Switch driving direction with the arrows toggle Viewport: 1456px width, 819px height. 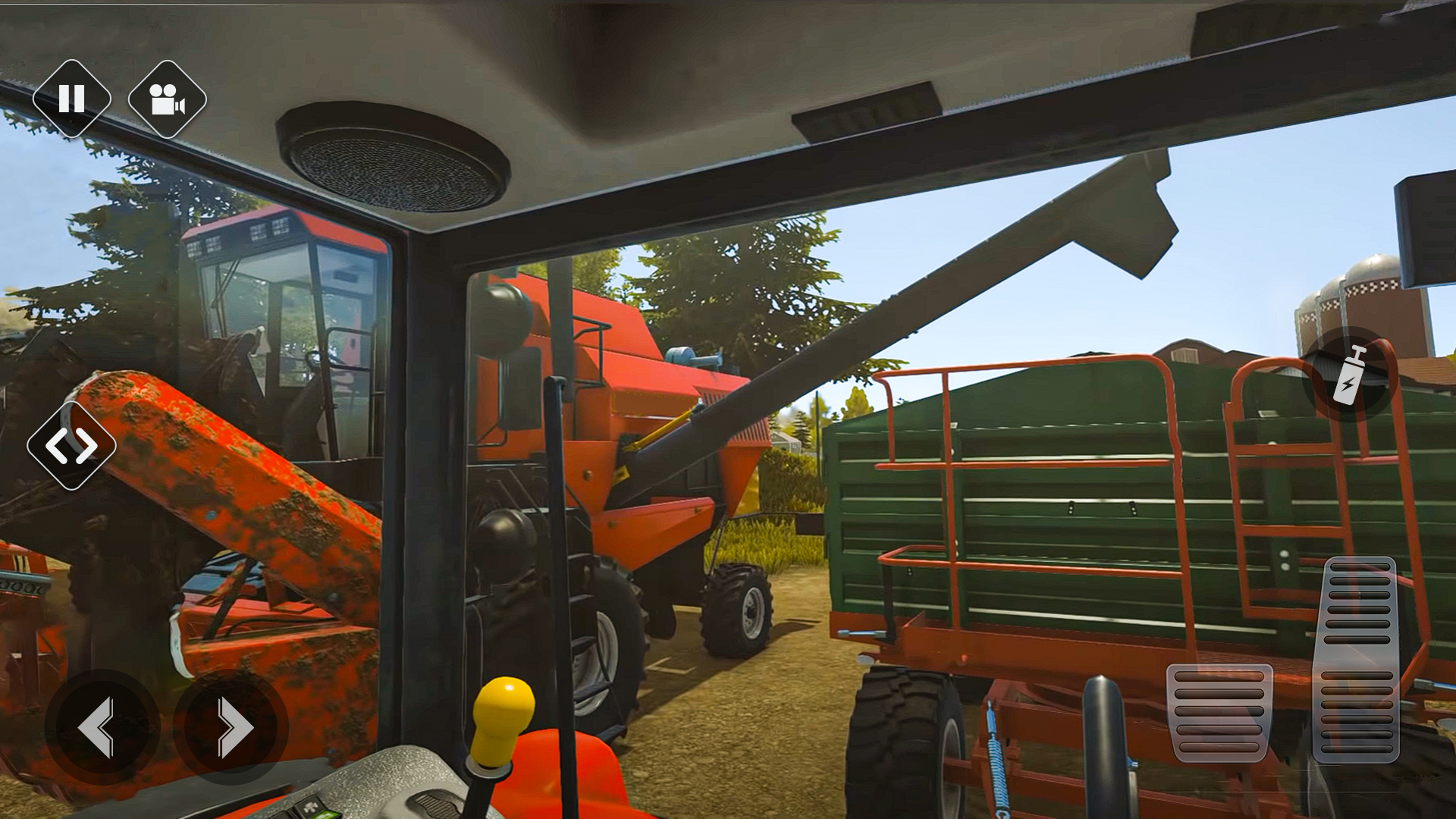[x=73, y=444]
